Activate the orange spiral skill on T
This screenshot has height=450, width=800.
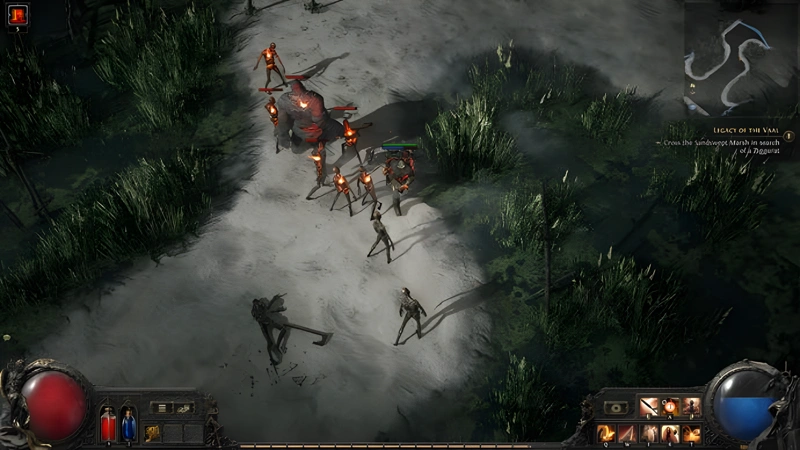[x=691, y=432]
